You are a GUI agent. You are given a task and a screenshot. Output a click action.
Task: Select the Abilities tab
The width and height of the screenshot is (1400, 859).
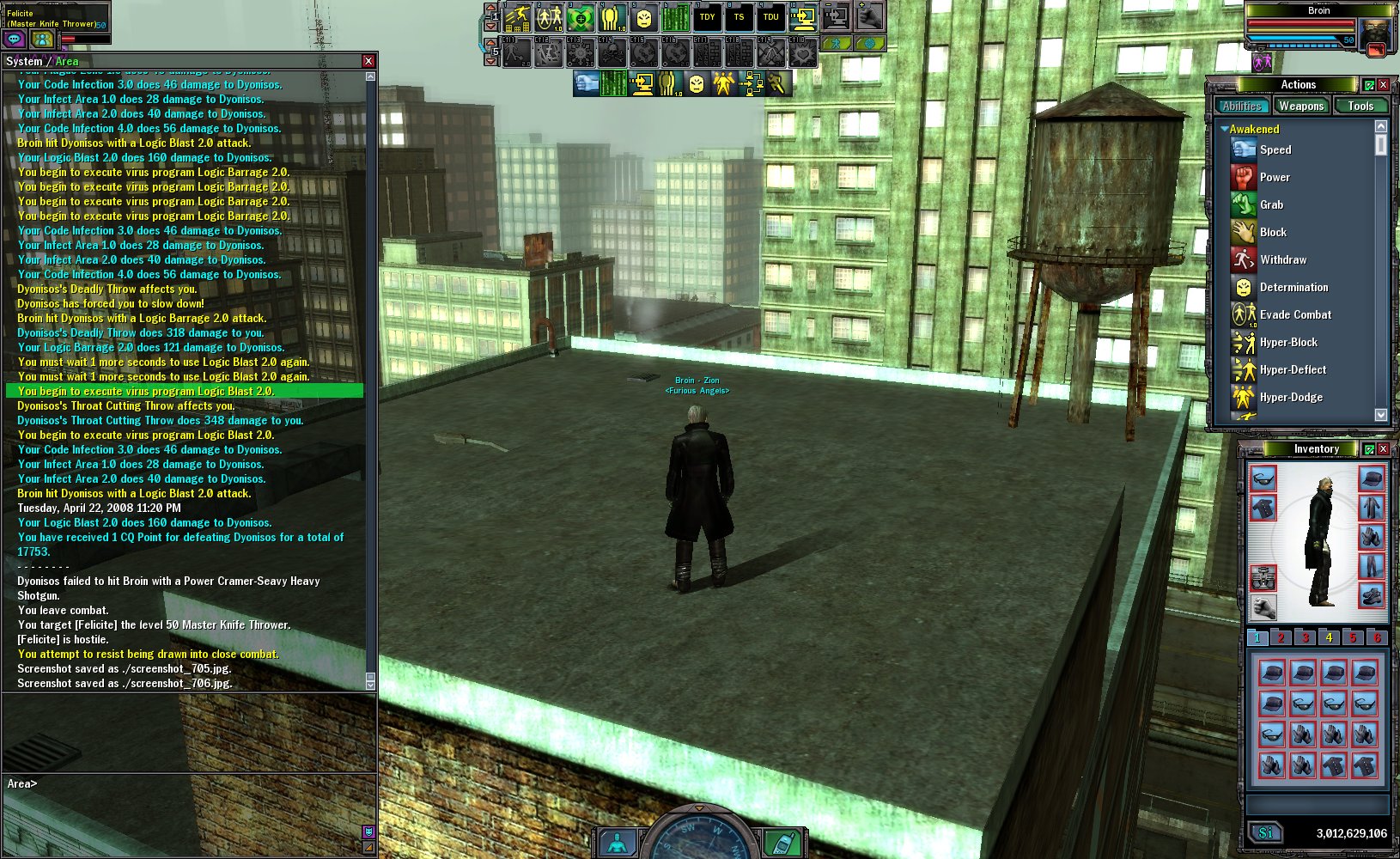click(x=1242, y=106)
